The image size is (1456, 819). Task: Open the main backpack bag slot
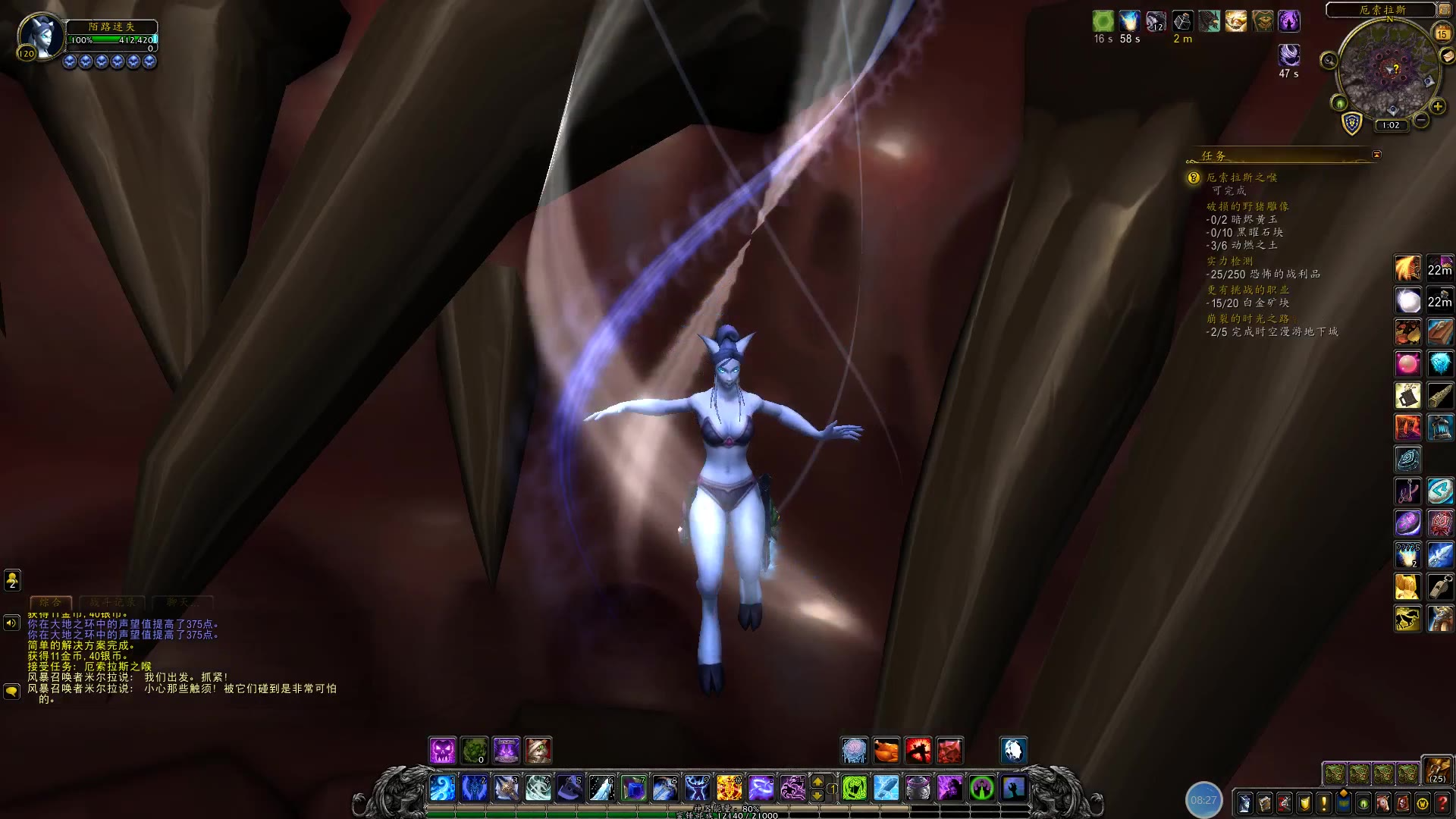[1436, 770]
